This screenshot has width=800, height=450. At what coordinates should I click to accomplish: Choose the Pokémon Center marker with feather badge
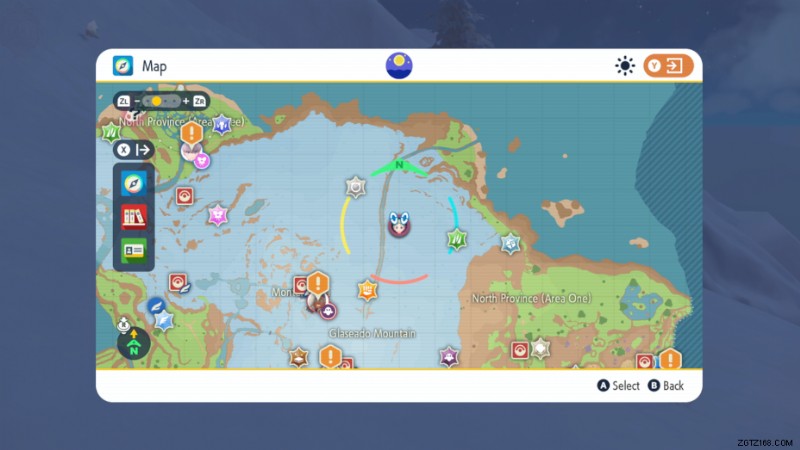(x=178, y=282)
